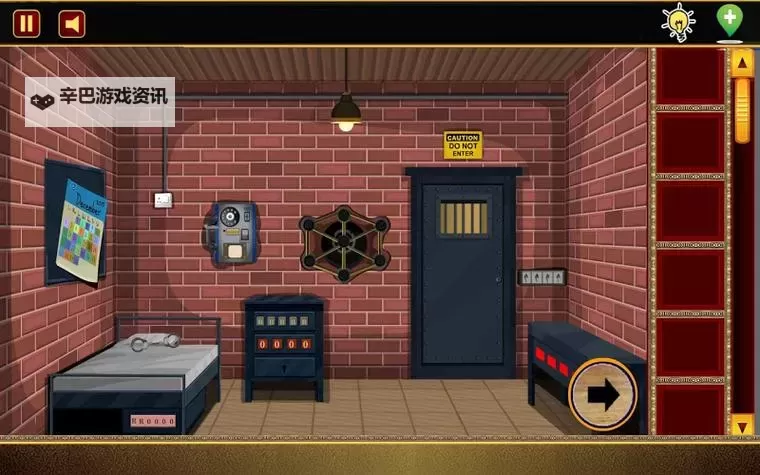Image resolution: width=760 pixels, height=475 pixels.
Task: Click the inventory scroll down arrow
Action: (x=742, y=426)
